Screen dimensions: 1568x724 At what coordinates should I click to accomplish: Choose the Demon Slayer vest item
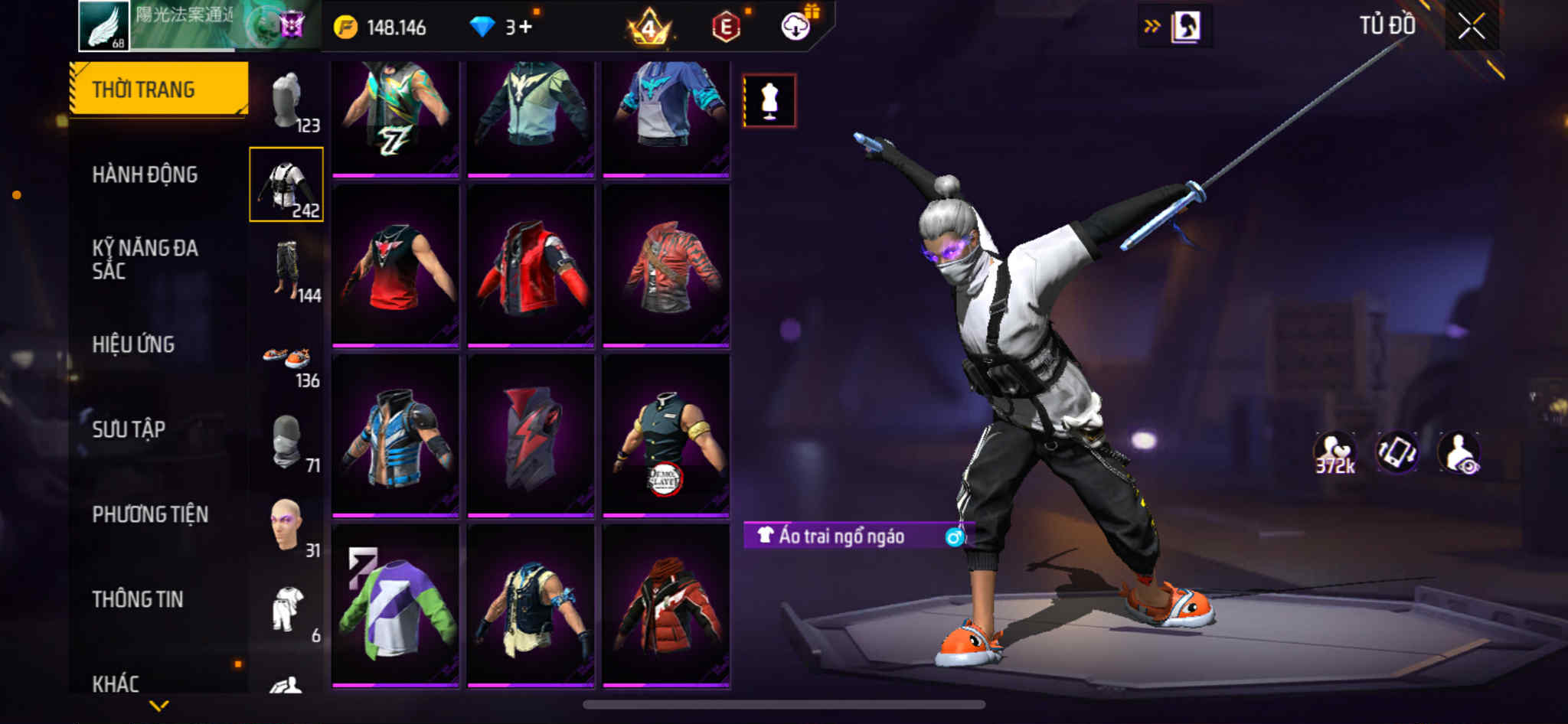pos(665,436)
